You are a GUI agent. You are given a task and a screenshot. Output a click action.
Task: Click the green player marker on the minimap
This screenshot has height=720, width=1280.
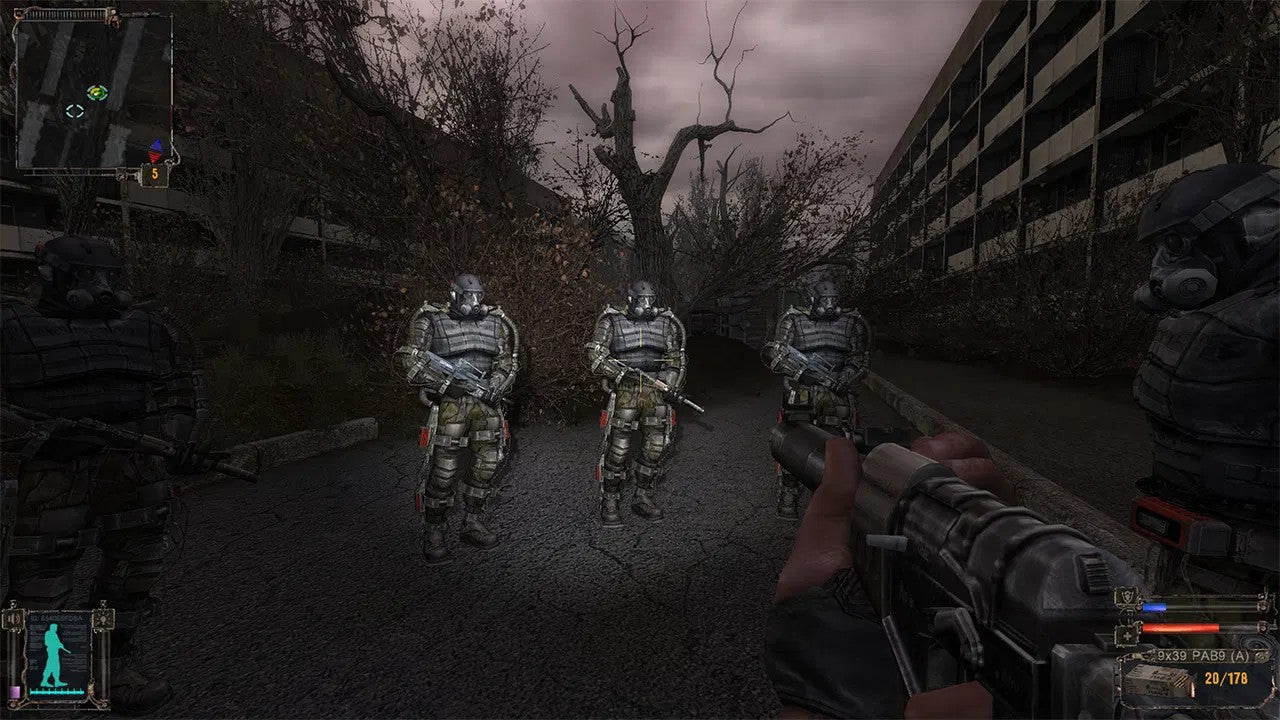coord(97,93)
